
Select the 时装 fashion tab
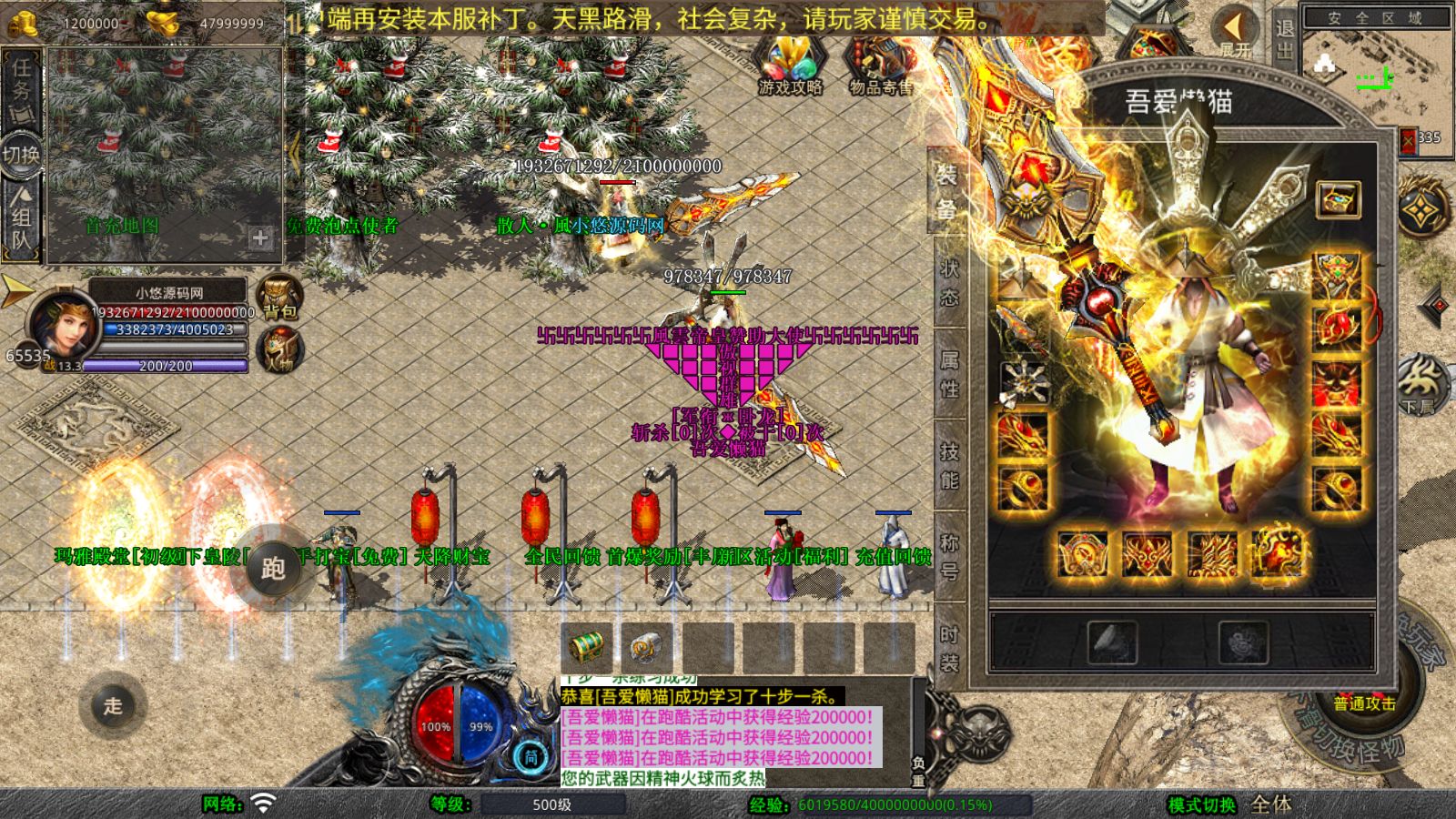pyautogui.click(x=949, y=648)
